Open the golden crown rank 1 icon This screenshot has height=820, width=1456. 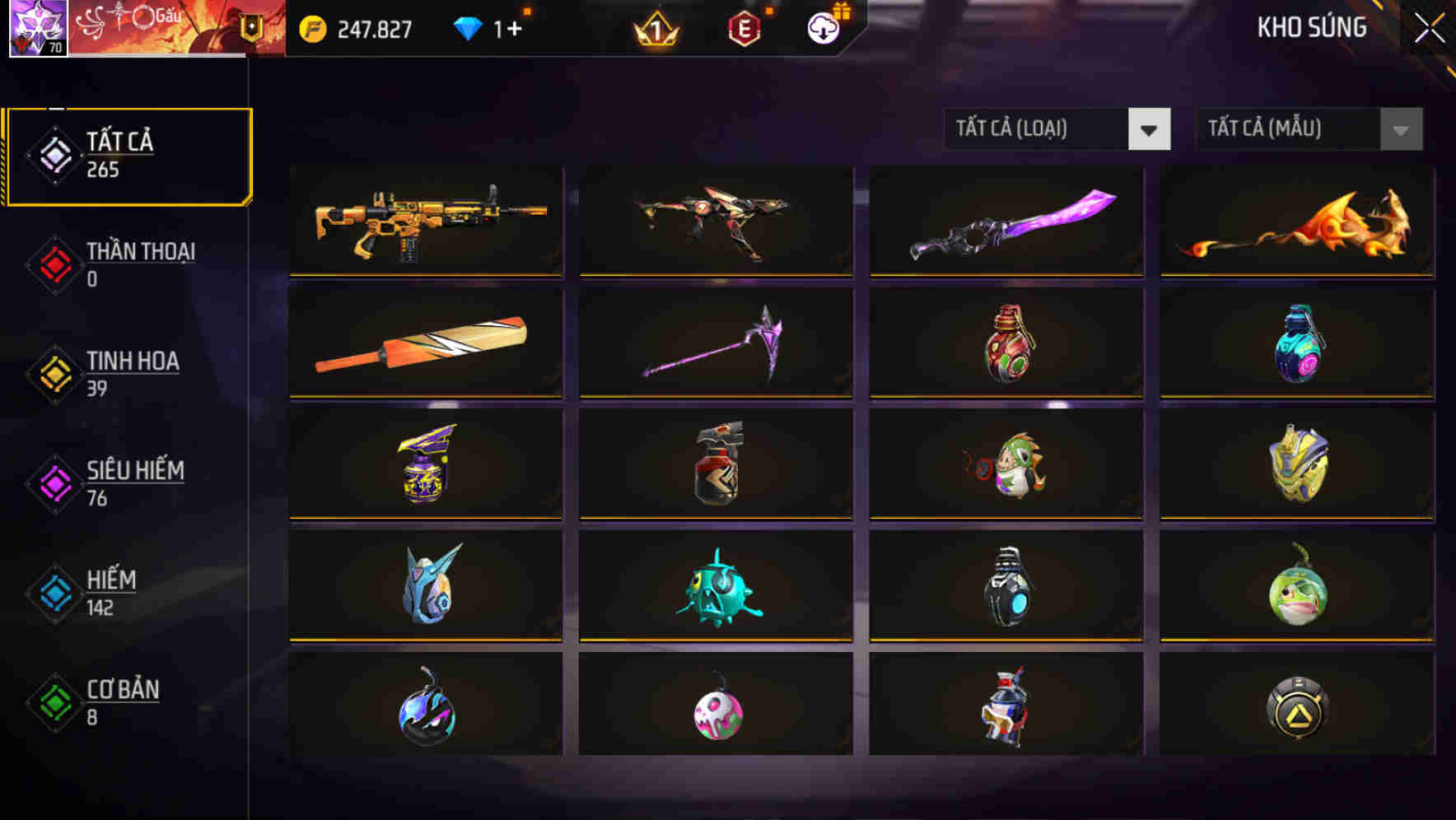click(x=655, y=29)
